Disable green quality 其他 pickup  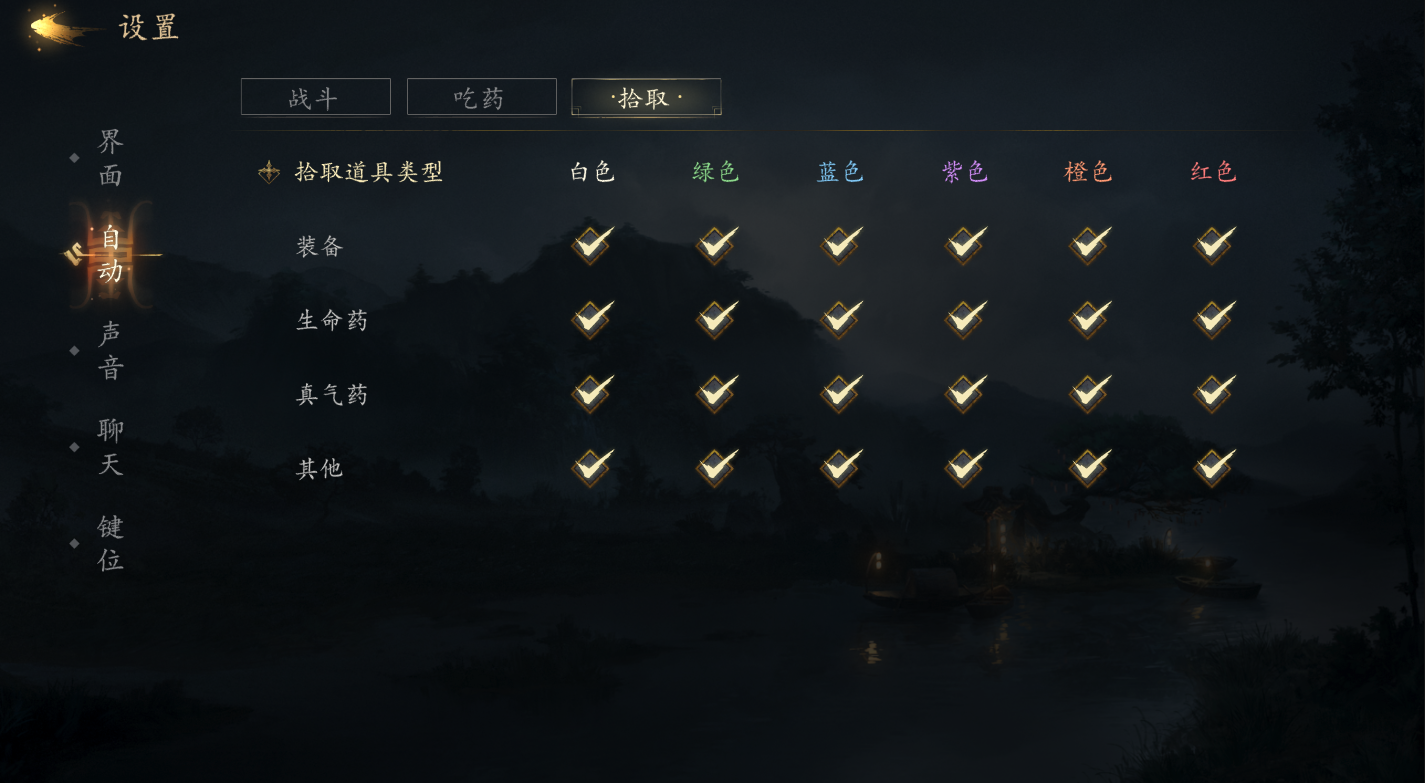(x=714, y=467)
